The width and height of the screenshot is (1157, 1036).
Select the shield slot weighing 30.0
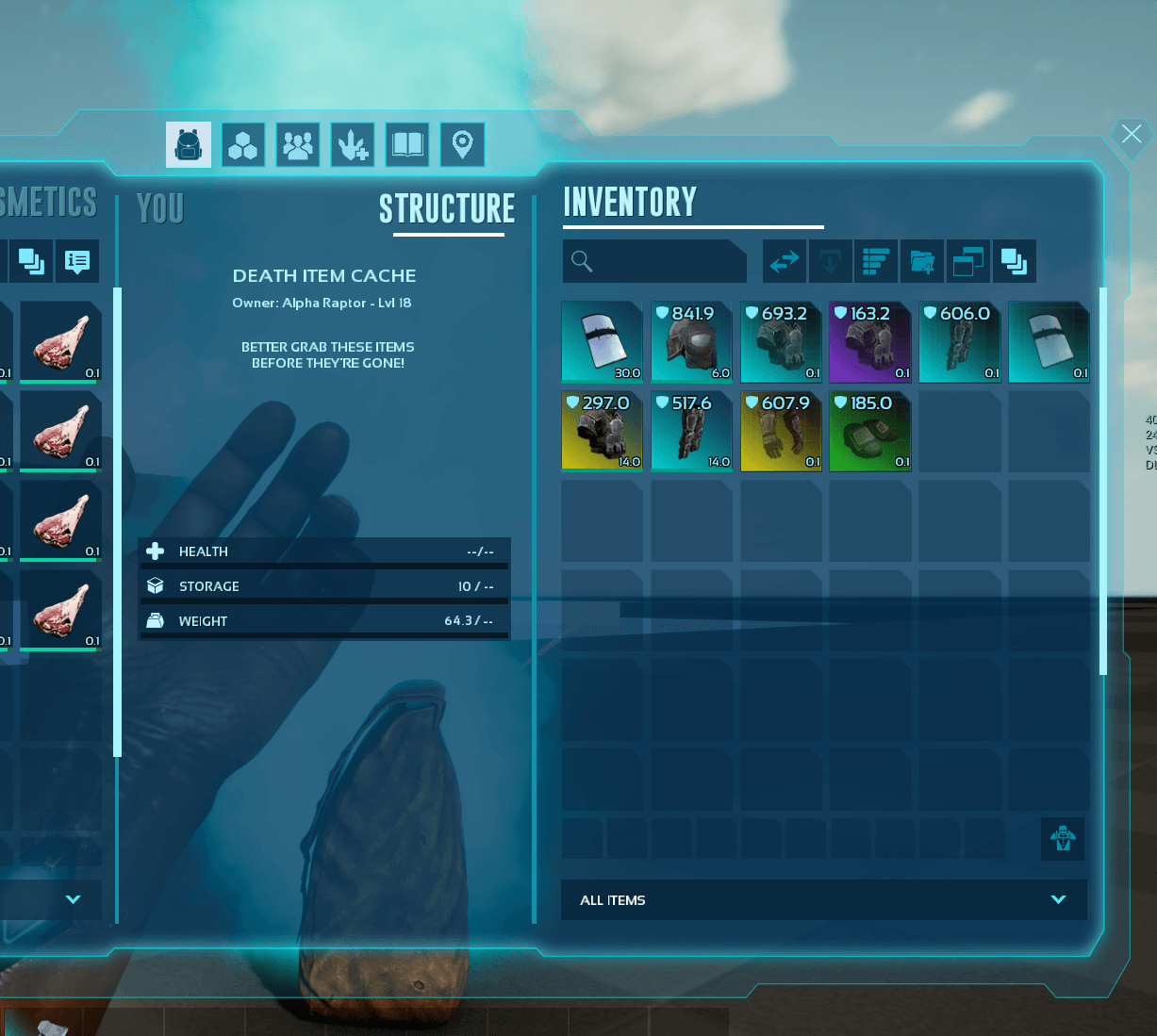602,341
